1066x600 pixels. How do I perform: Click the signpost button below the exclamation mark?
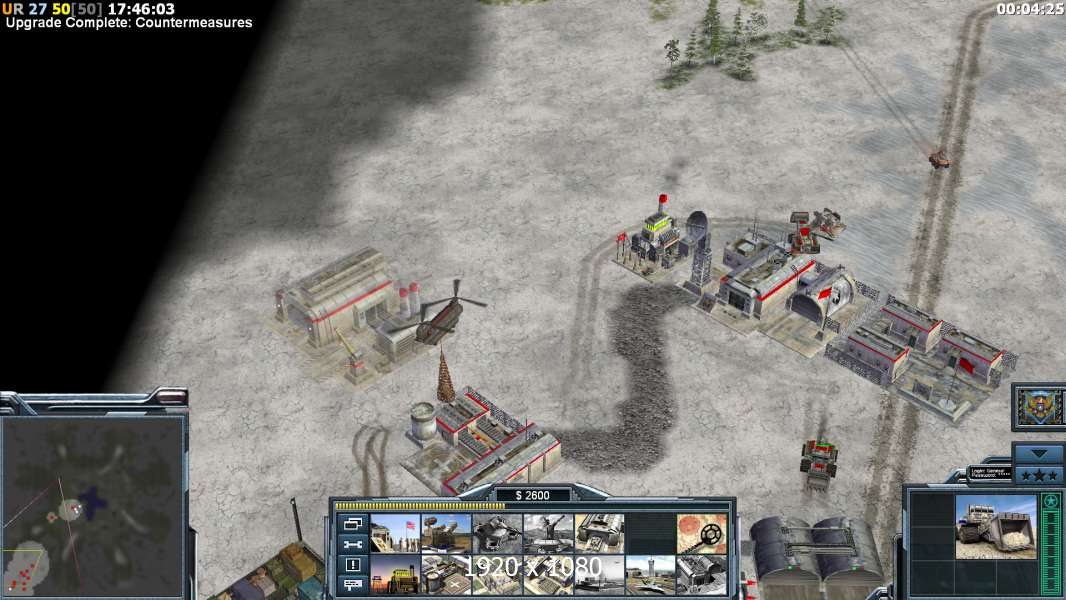(x=352, y=584)
